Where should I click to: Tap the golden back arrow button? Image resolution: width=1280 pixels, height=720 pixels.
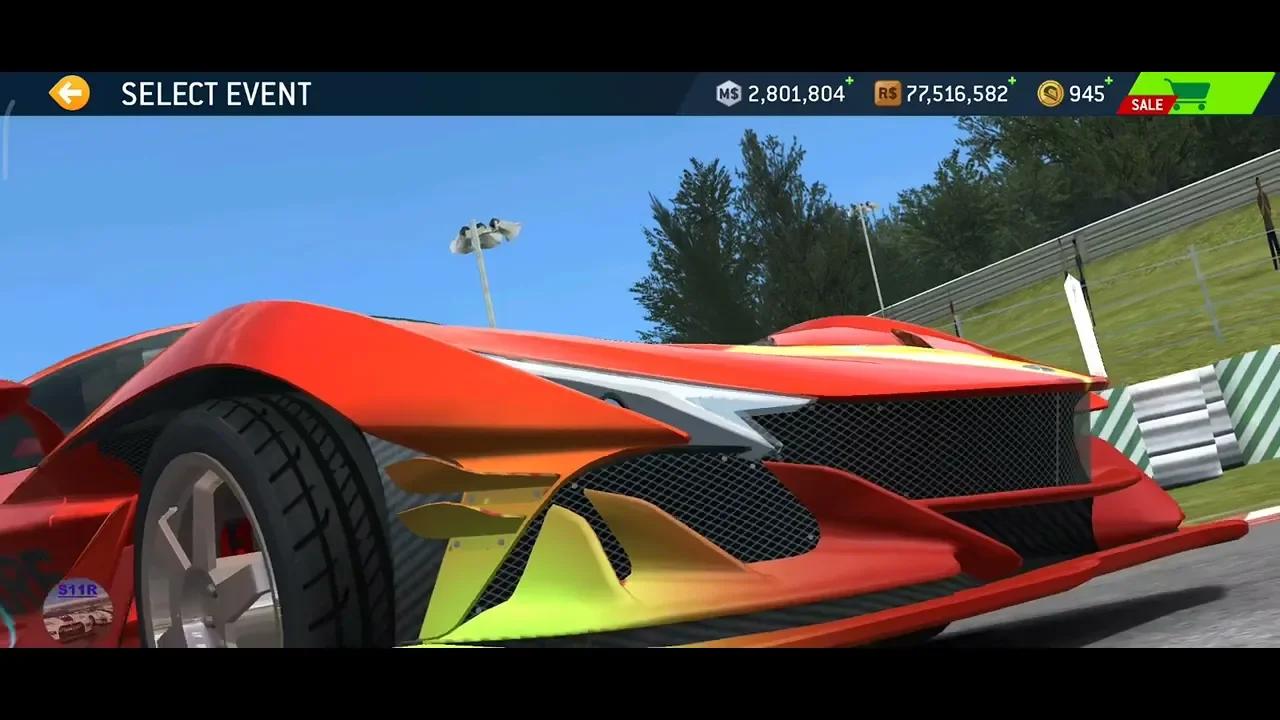coord(68,91)
